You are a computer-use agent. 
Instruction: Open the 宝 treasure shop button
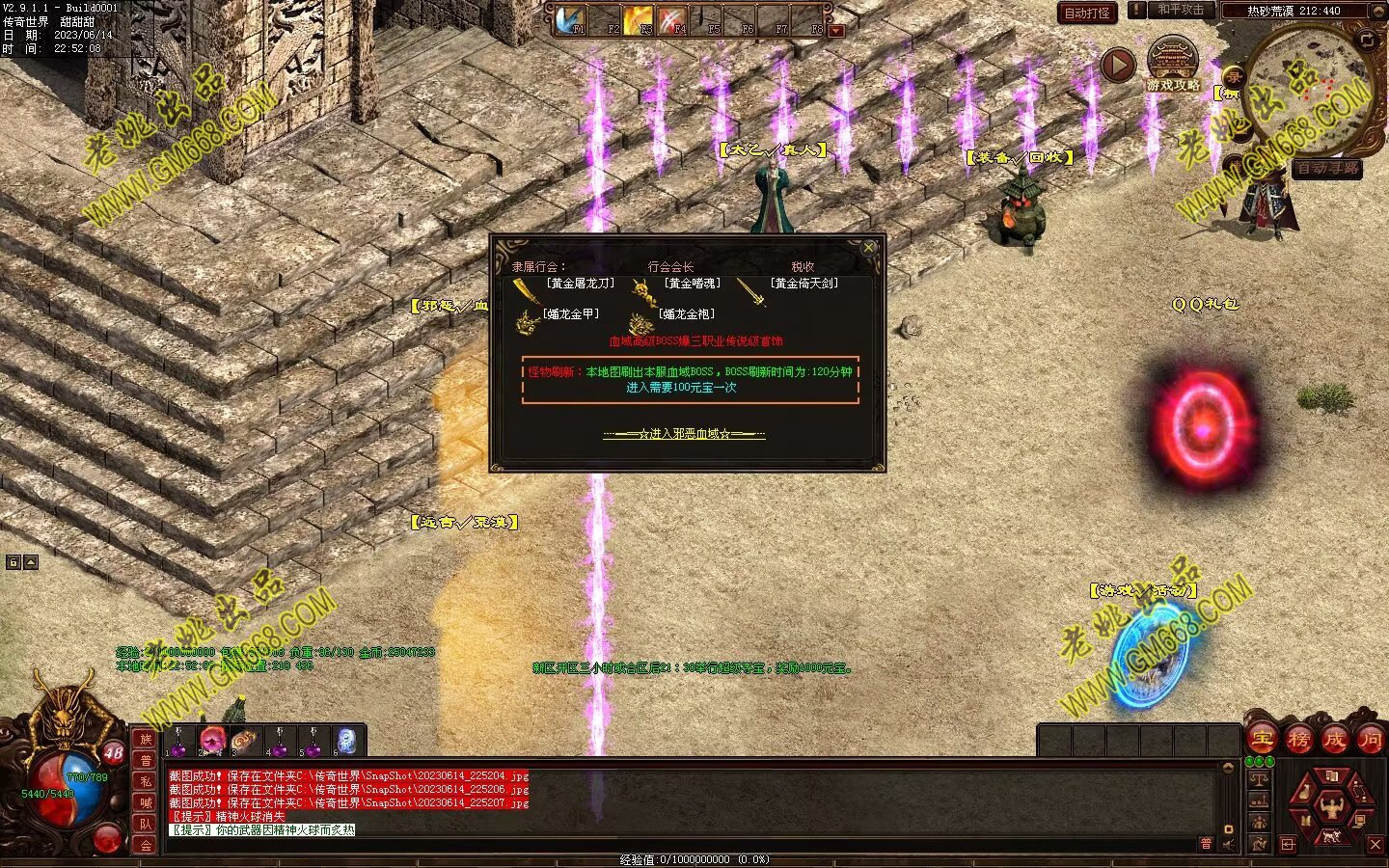point(1262,740)
